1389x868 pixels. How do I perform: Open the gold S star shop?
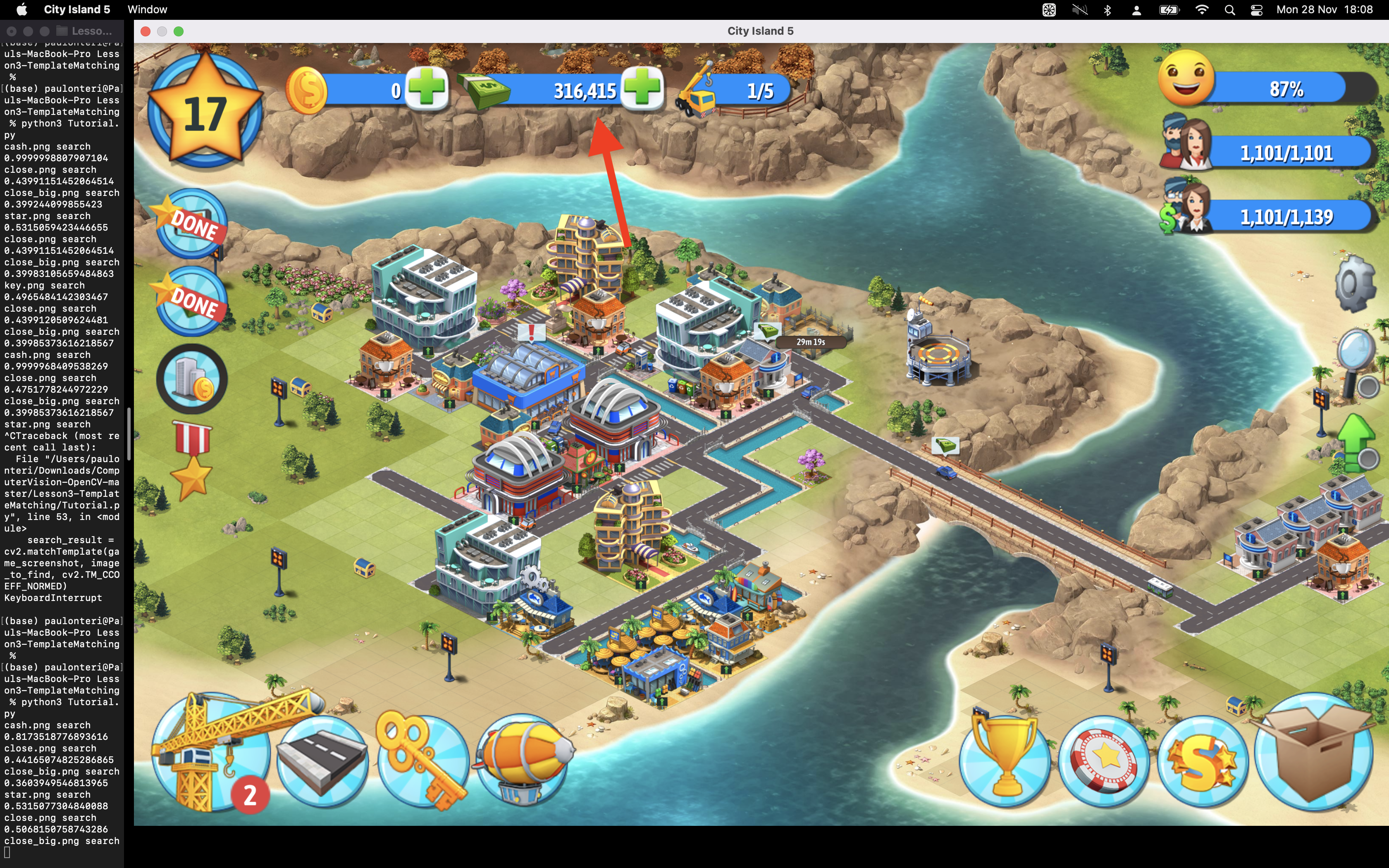[1203, 761]
